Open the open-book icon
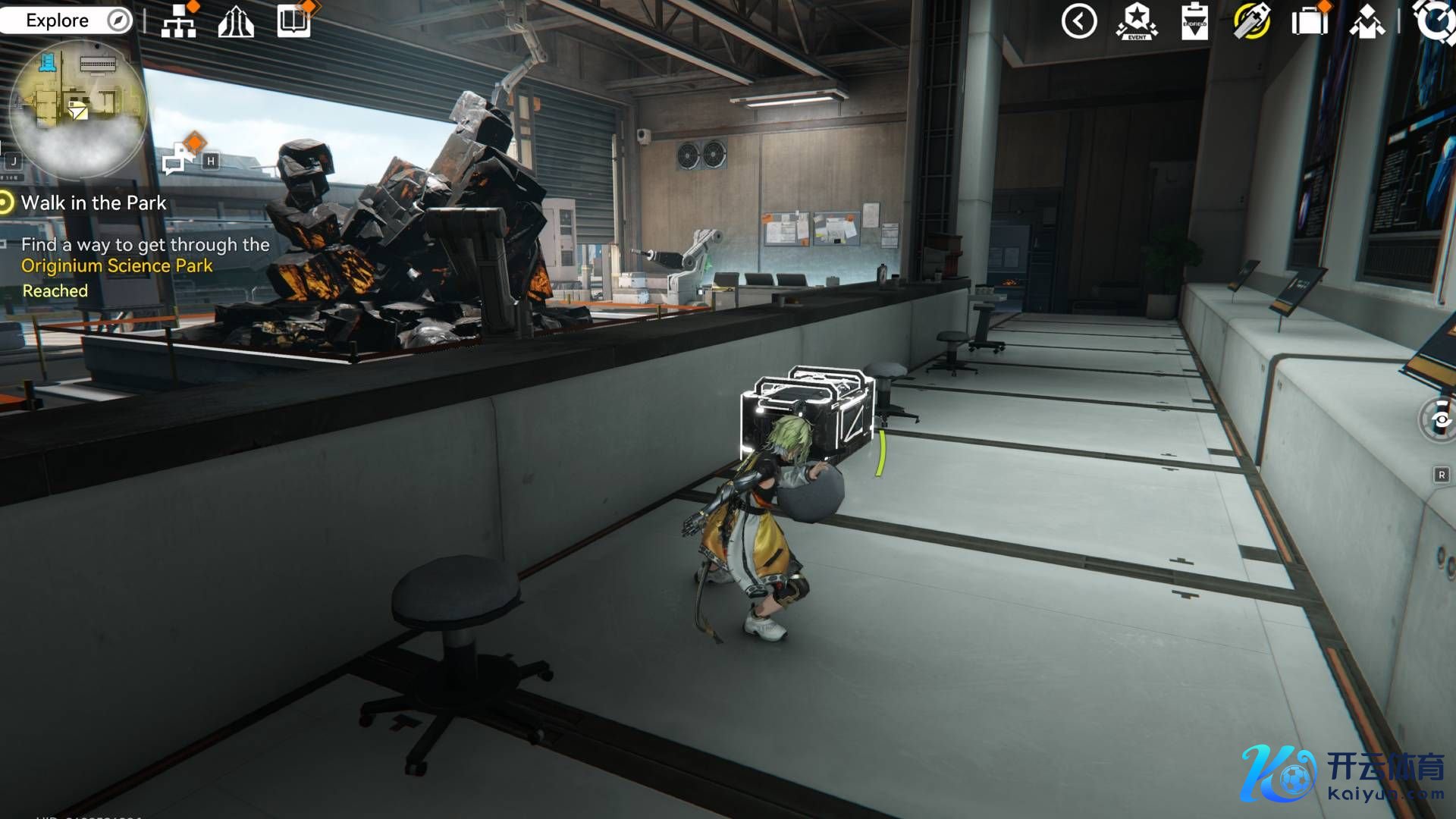The image size is (1456, 819). pyautogui.click(x=293, y=21)
